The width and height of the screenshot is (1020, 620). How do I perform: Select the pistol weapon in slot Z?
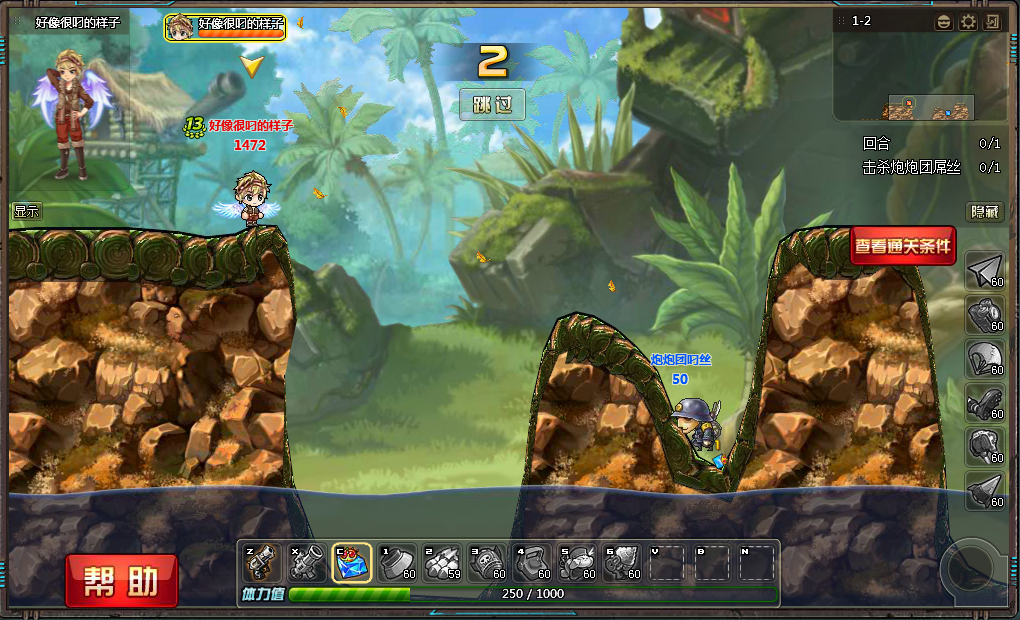(261, 563)
